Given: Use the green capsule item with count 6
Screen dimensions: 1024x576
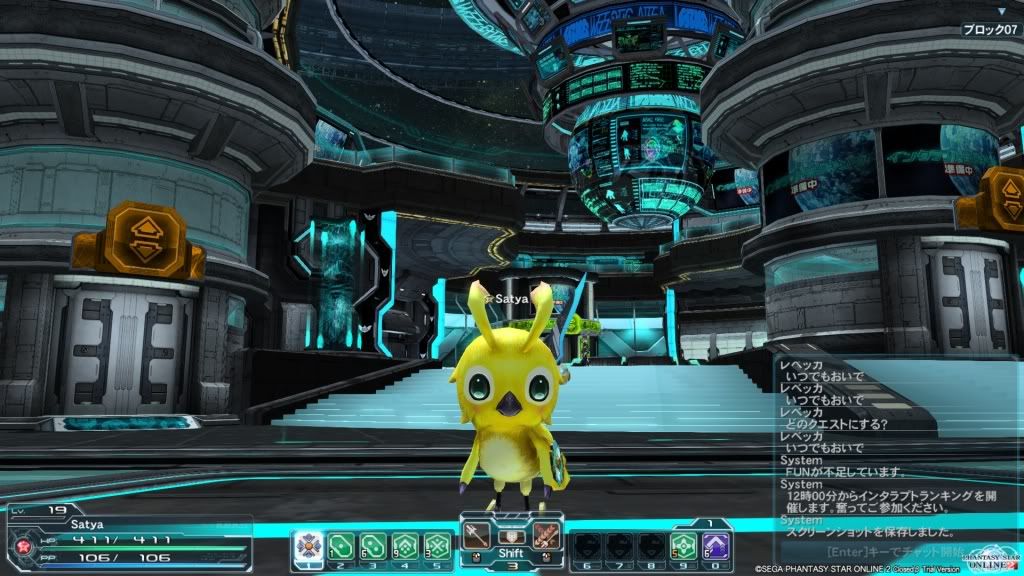Looking at the screenshot, I should click(373, 546).
